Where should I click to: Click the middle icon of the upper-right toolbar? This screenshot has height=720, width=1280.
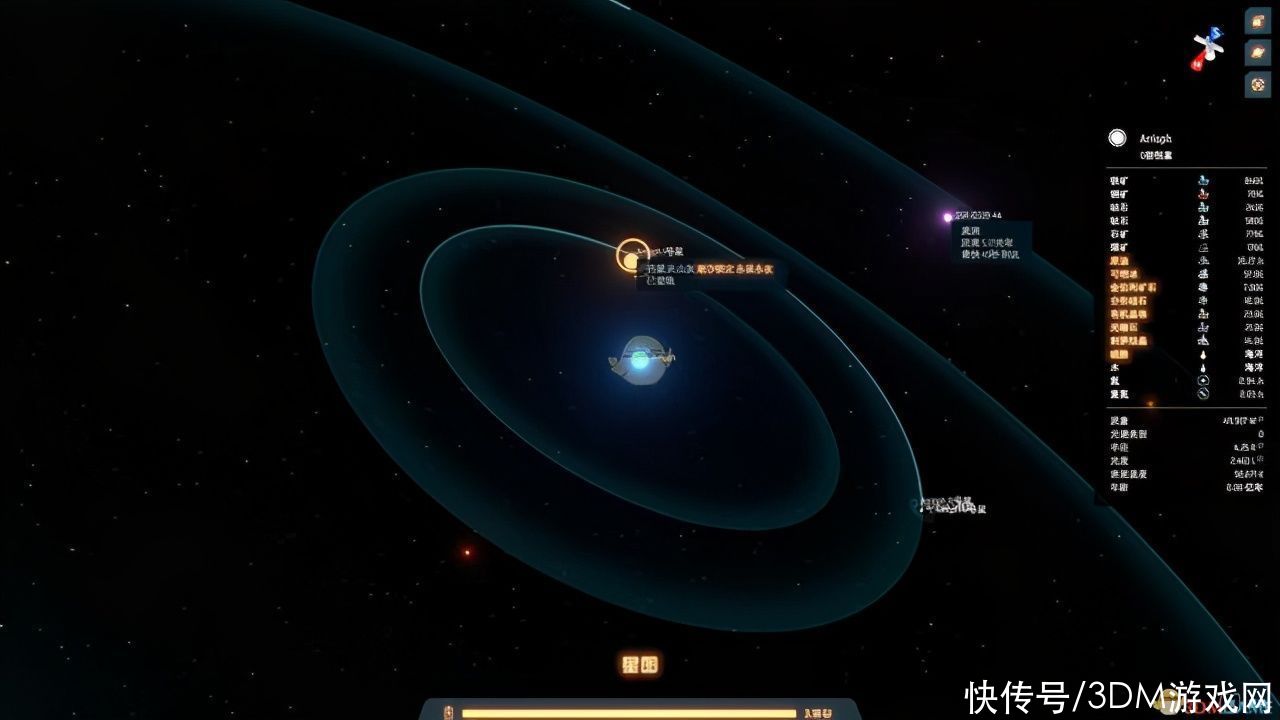[1257, 52]
